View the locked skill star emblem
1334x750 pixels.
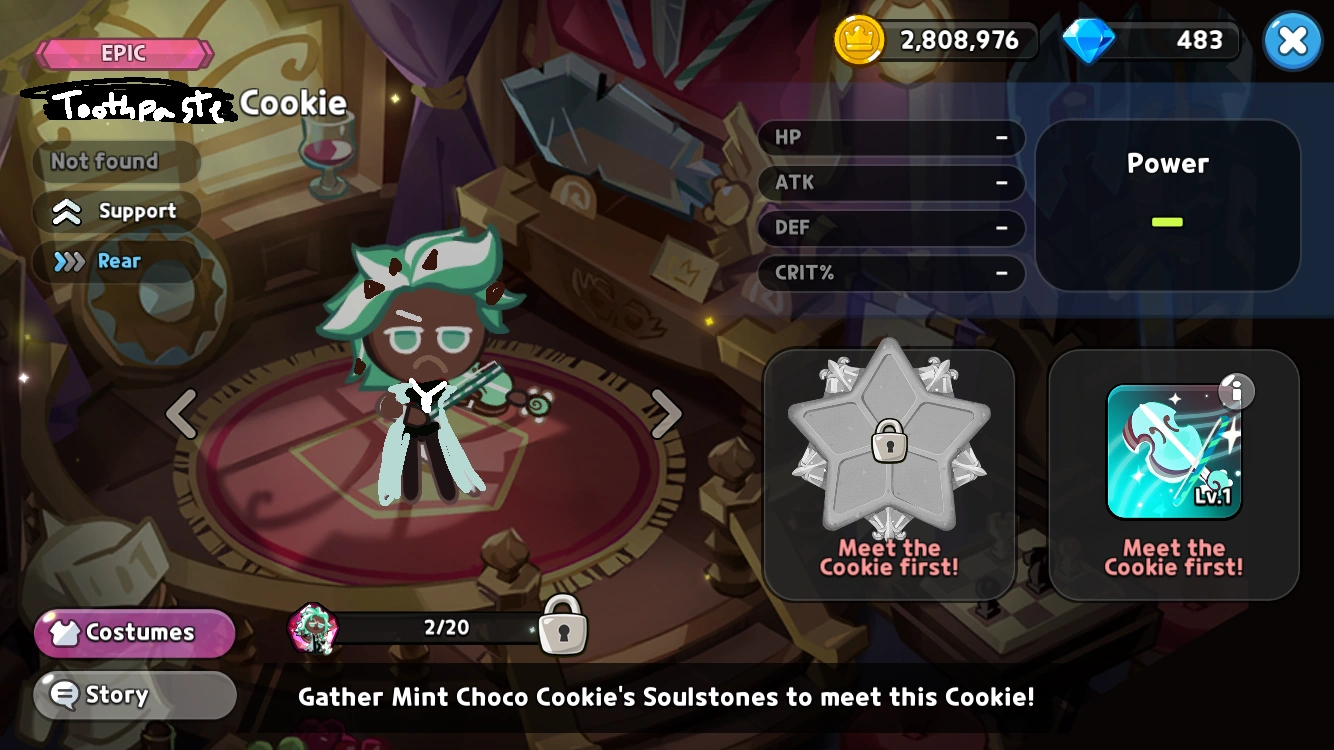[x=888, y=442]
